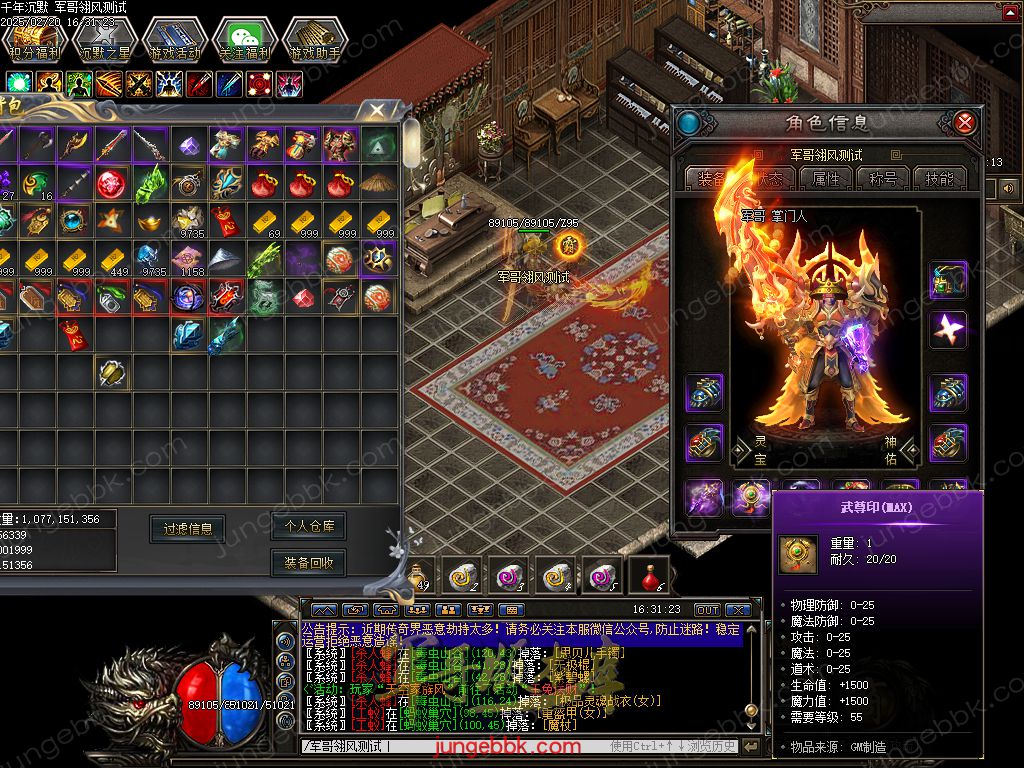Open the 个人仓库 personal warehouse

[308, 525]
